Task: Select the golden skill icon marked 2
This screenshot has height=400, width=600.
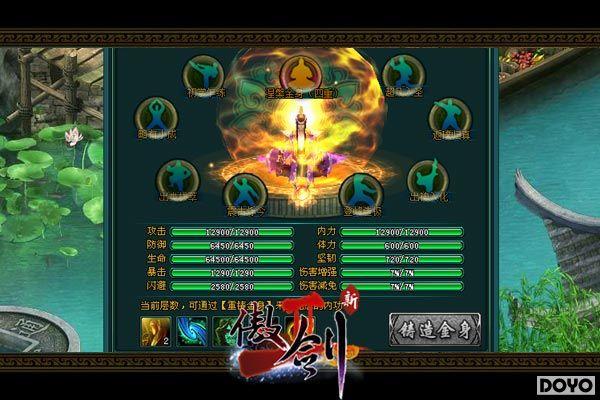Action: click(x=157, y=330)
